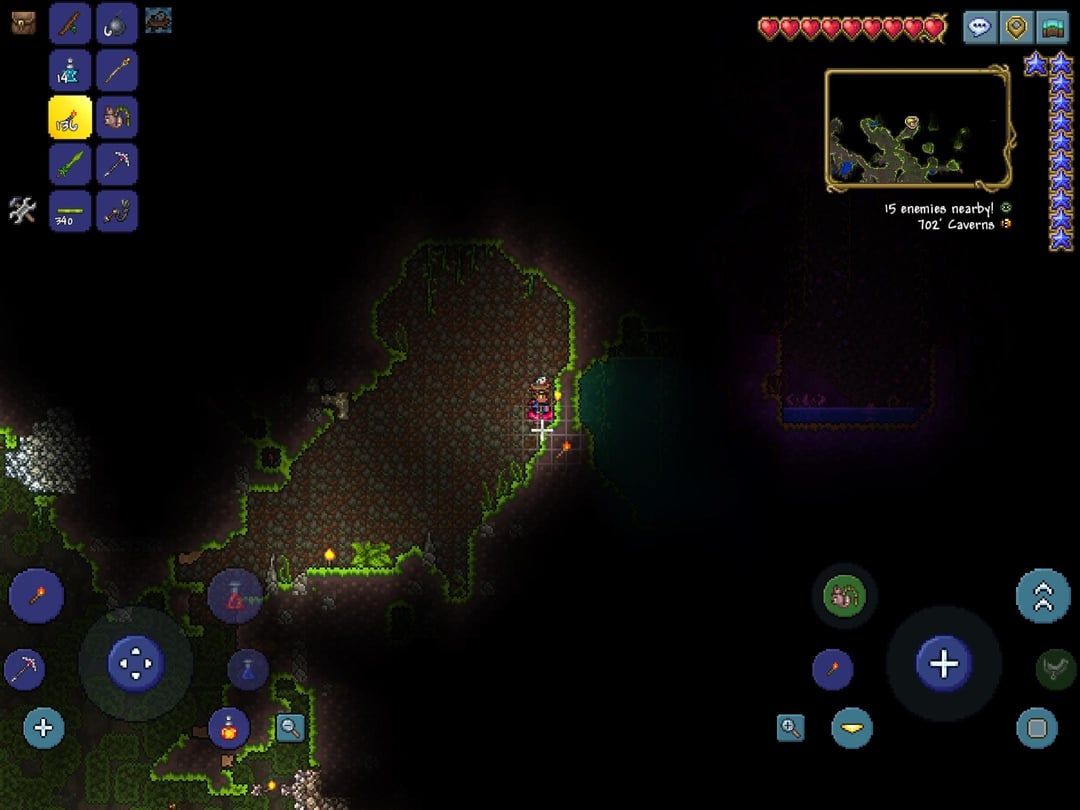Select the wooden fishing rod hotbar slot
The image size is (1080, 810).
pyautogui.click(x=70, y=23)
